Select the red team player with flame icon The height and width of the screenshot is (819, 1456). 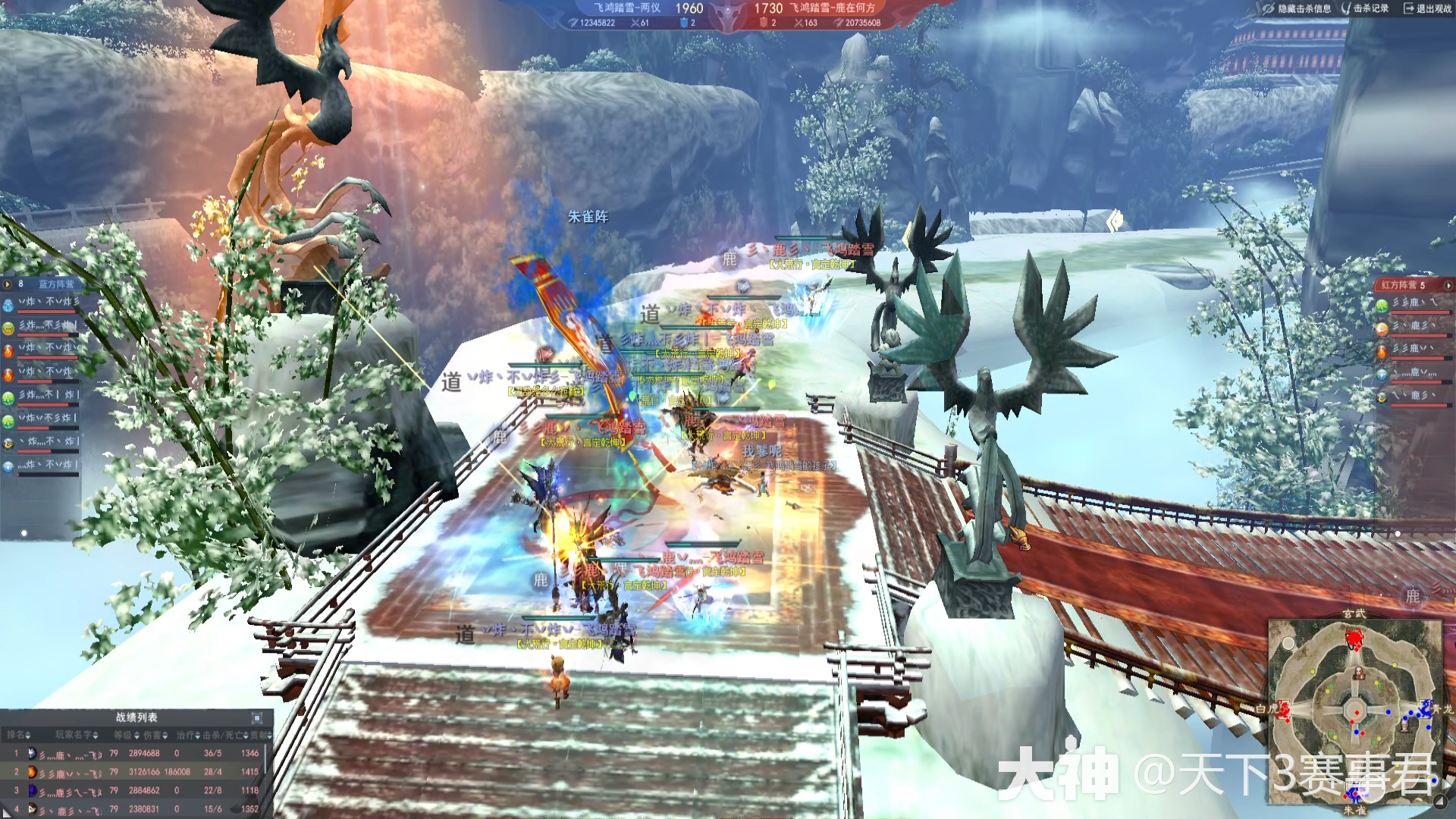tap(1382, 351)
